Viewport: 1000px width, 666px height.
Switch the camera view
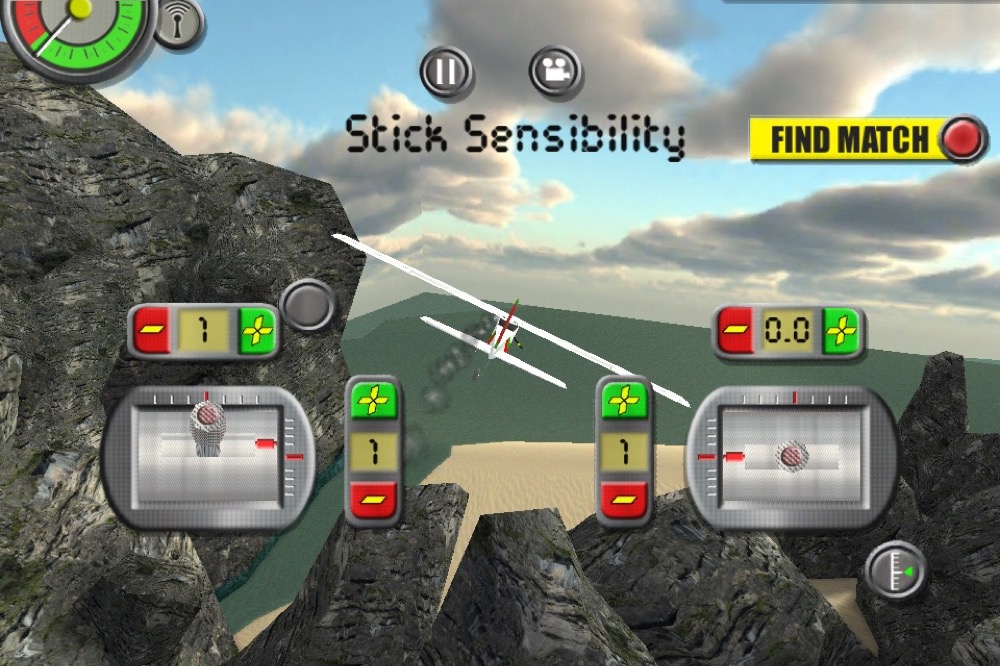pyautogui.click(x=556, y=71)
